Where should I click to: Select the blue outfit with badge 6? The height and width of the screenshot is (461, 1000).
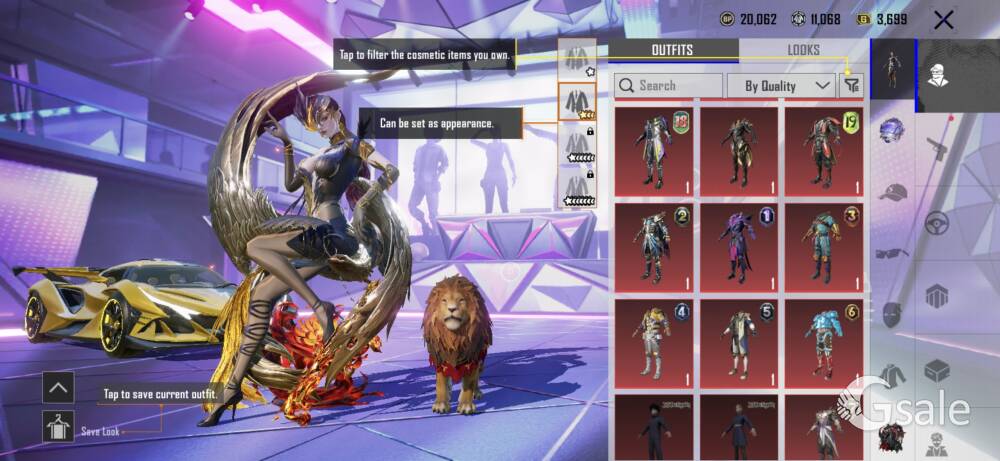coord(823,343)
